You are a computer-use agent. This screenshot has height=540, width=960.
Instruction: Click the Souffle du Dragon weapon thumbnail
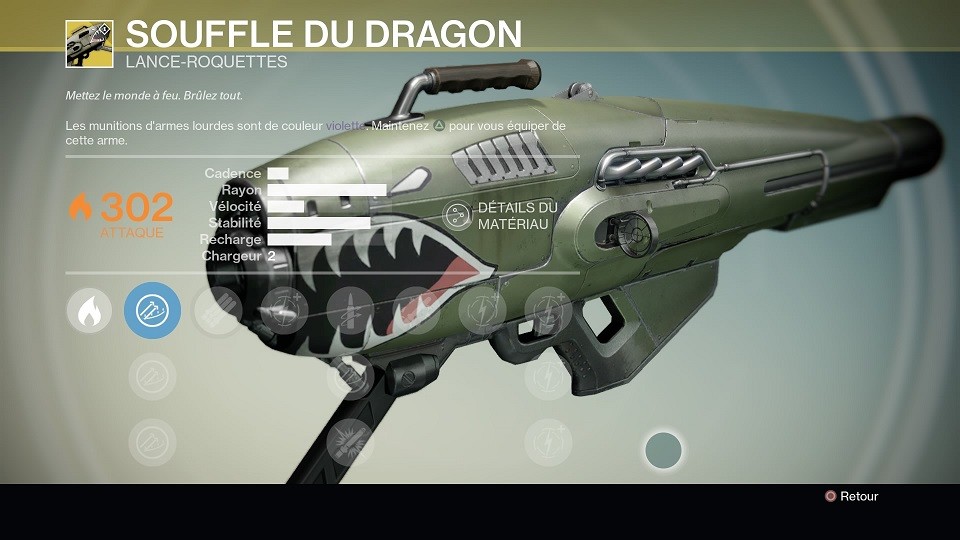click(x=89, y=44)
